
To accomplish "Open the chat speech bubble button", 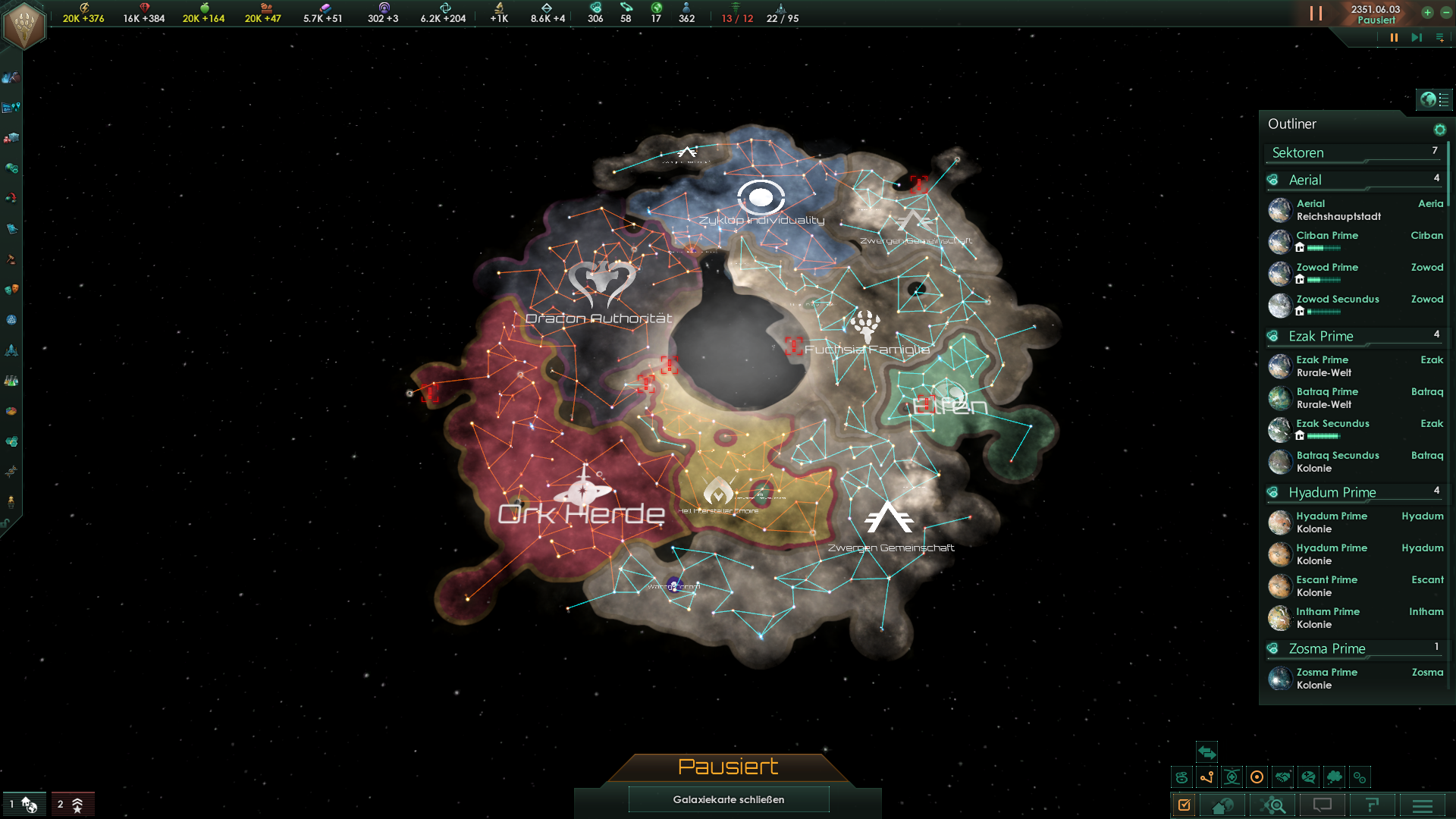I will tap(1323, 805).
